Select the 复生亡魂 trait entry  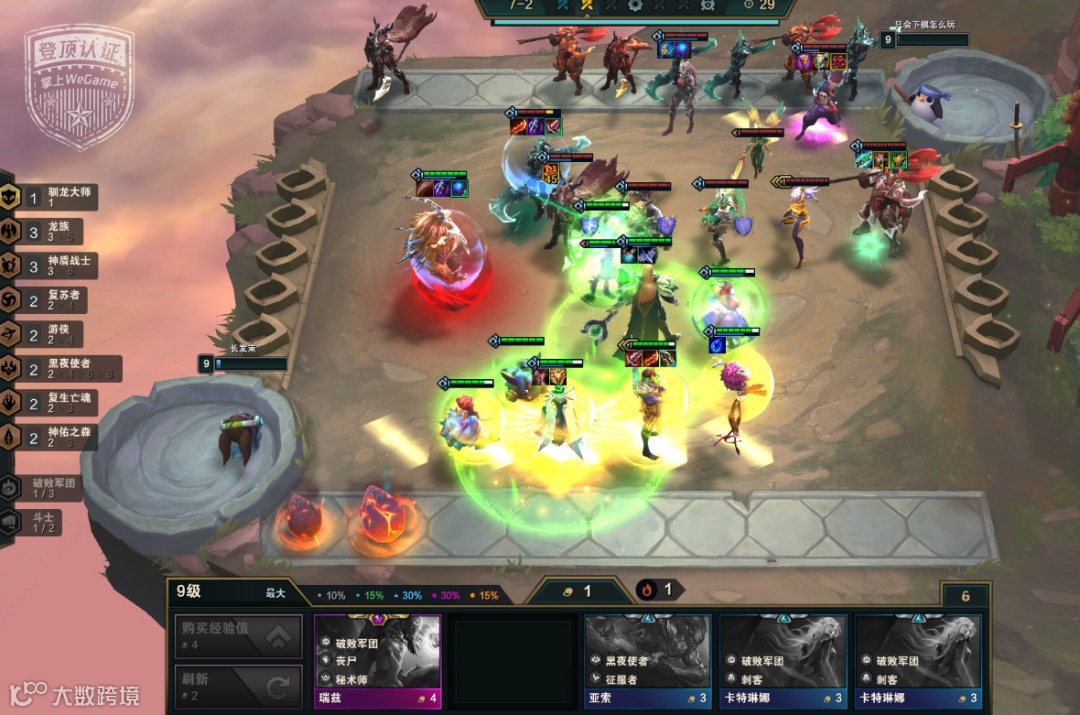(x=50, y=403)
